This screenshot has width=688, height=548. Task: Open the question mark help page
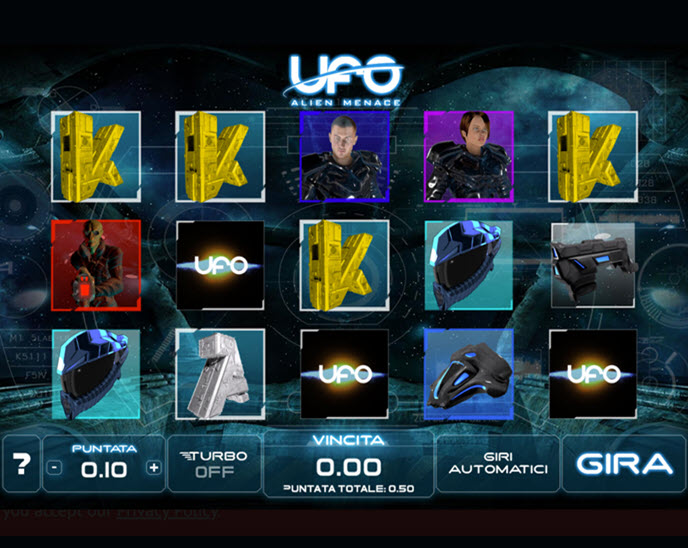(x=21, y=465)
